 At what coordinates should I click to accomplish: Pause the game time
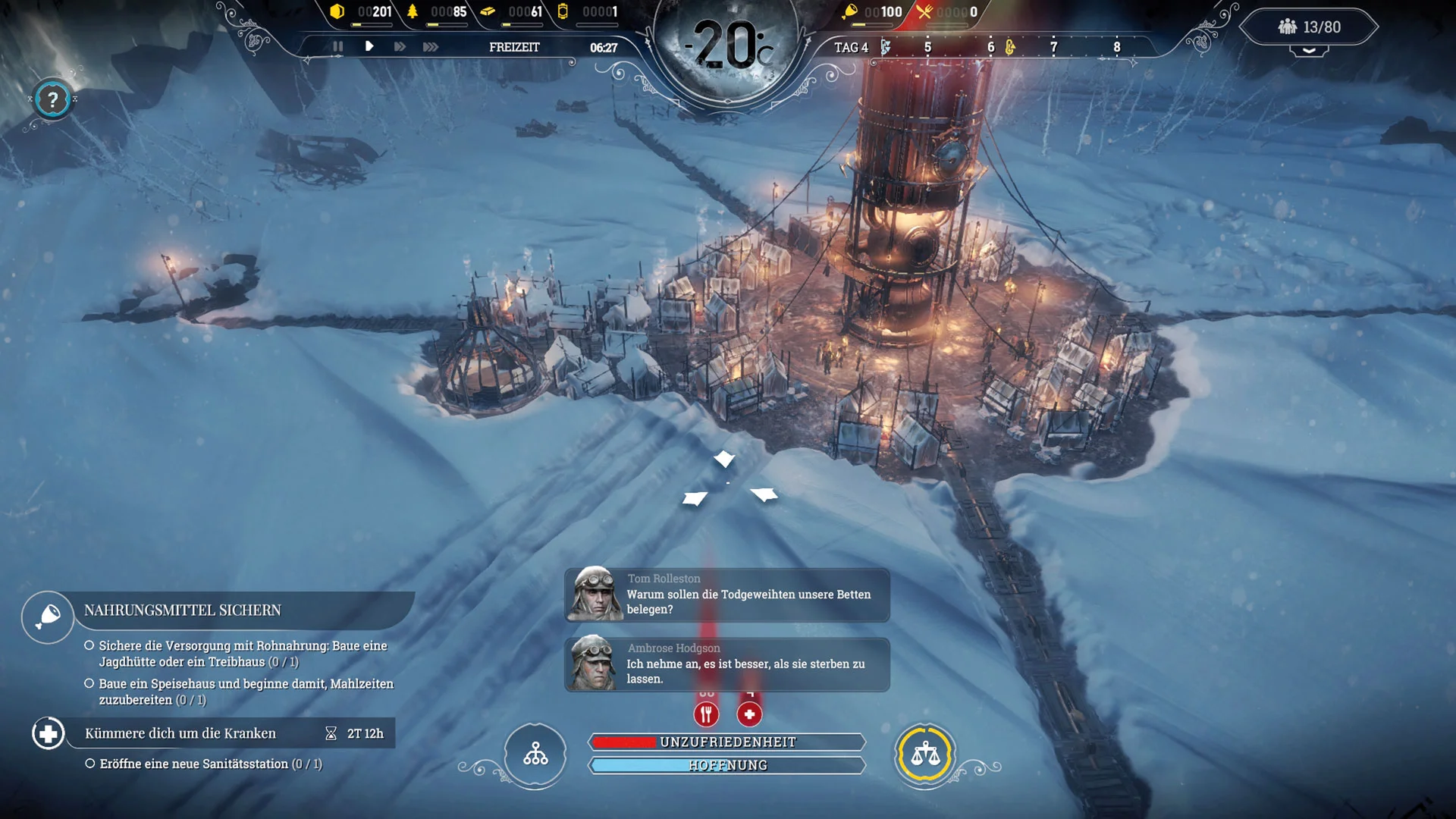(x=337, y=46)
